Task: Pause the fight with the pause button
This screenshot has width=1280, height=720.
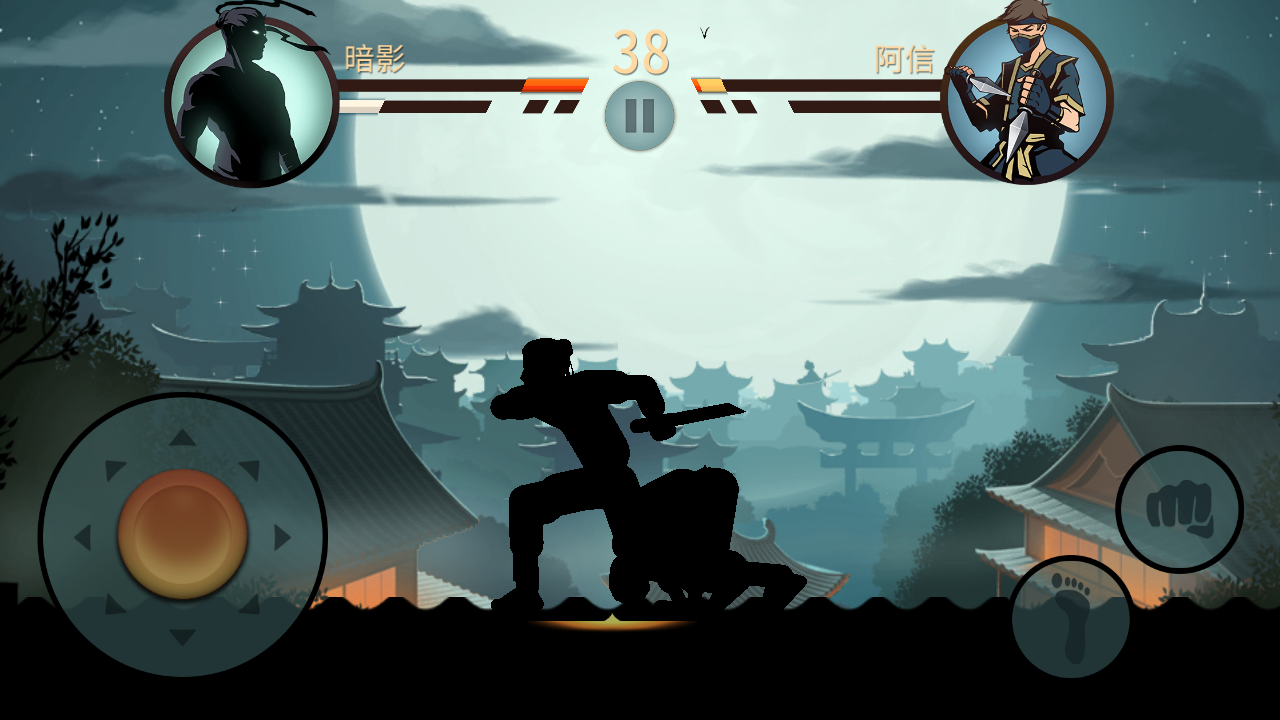Action: coord(640,116)
